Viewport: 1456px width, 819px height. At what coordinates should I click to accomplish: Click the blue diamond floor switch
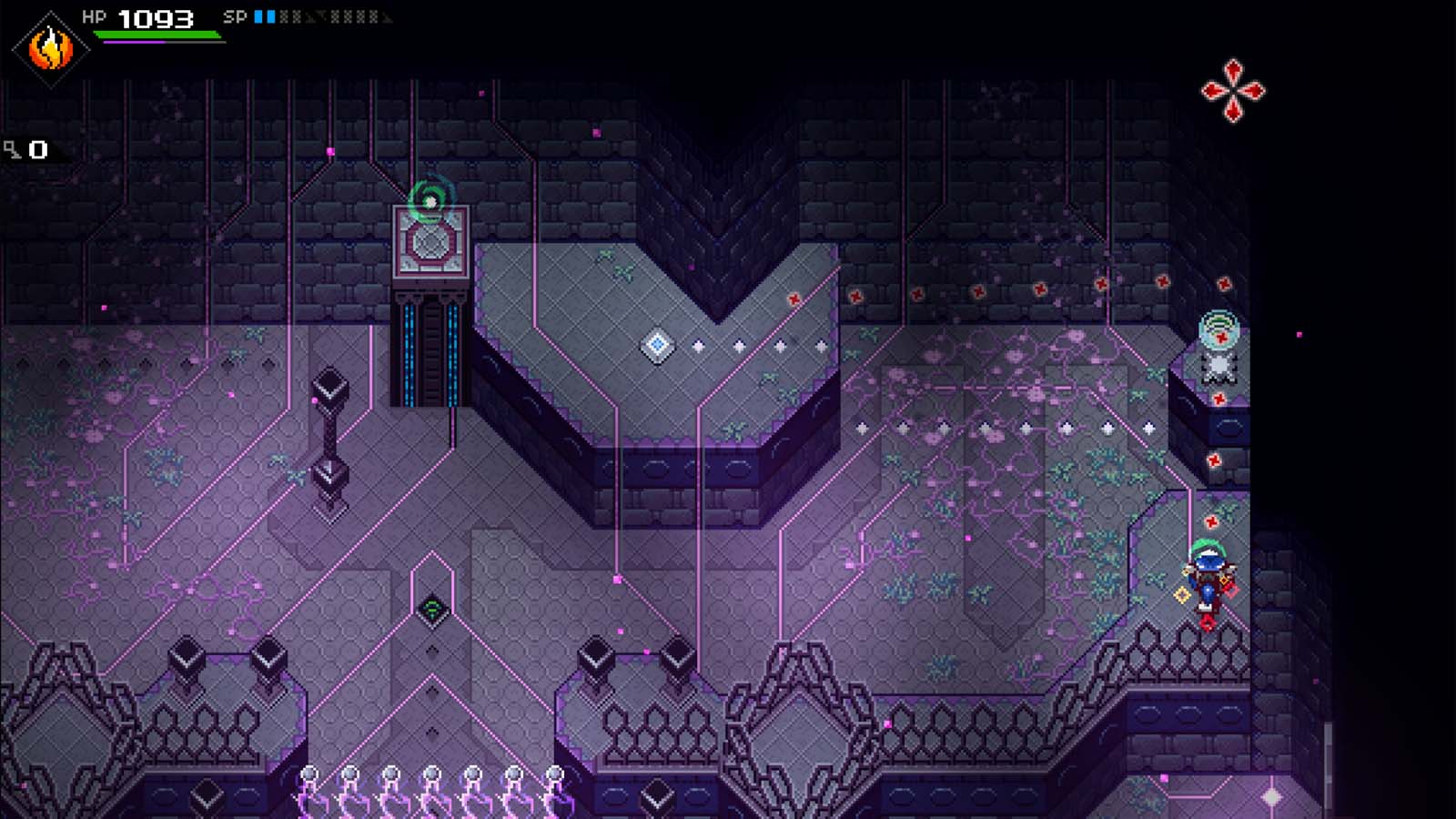tap(657, 342)
